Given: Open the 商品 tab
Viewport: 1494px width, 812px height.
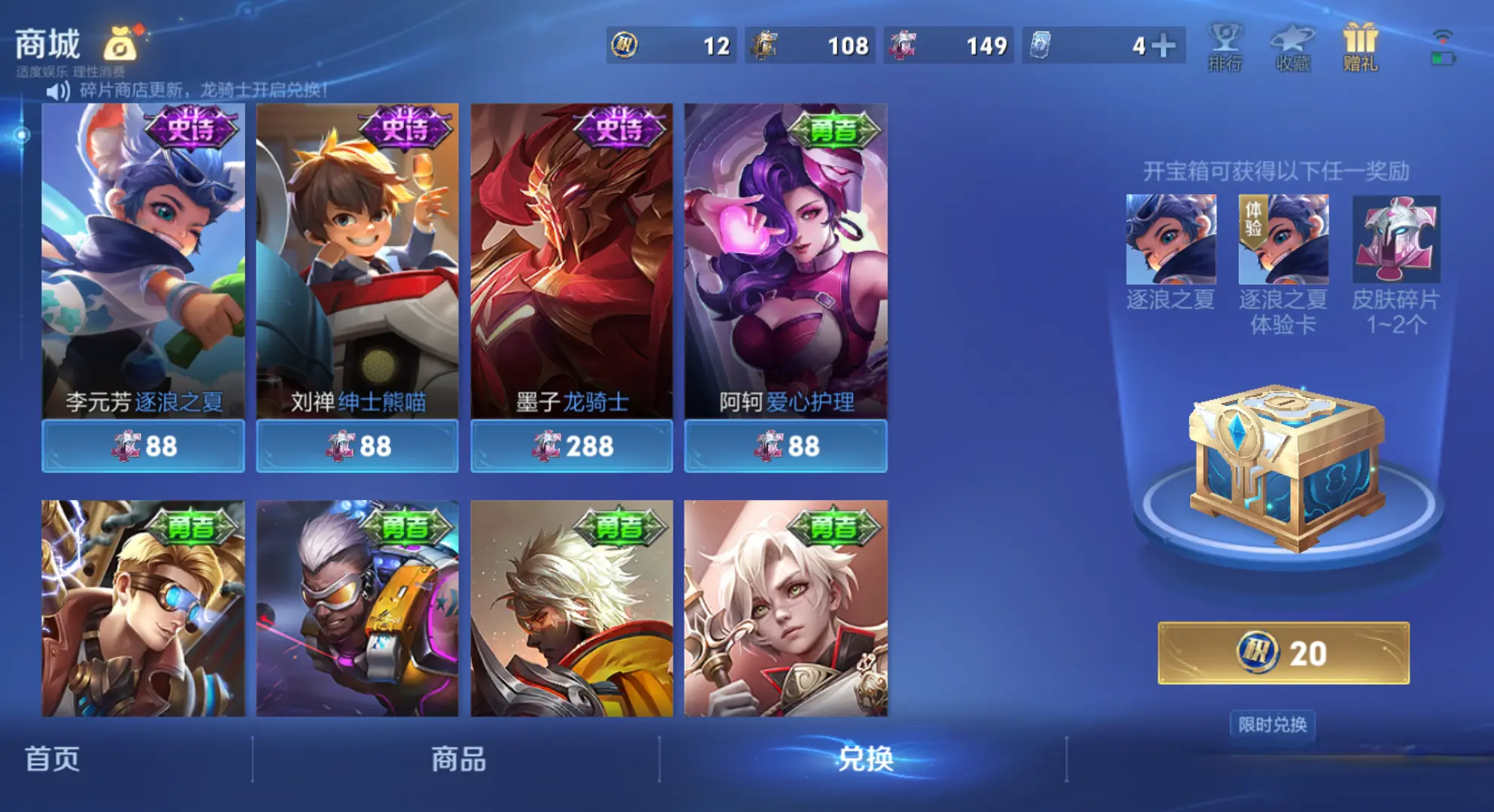Looking at the screenshot, I should pos(458,759).
